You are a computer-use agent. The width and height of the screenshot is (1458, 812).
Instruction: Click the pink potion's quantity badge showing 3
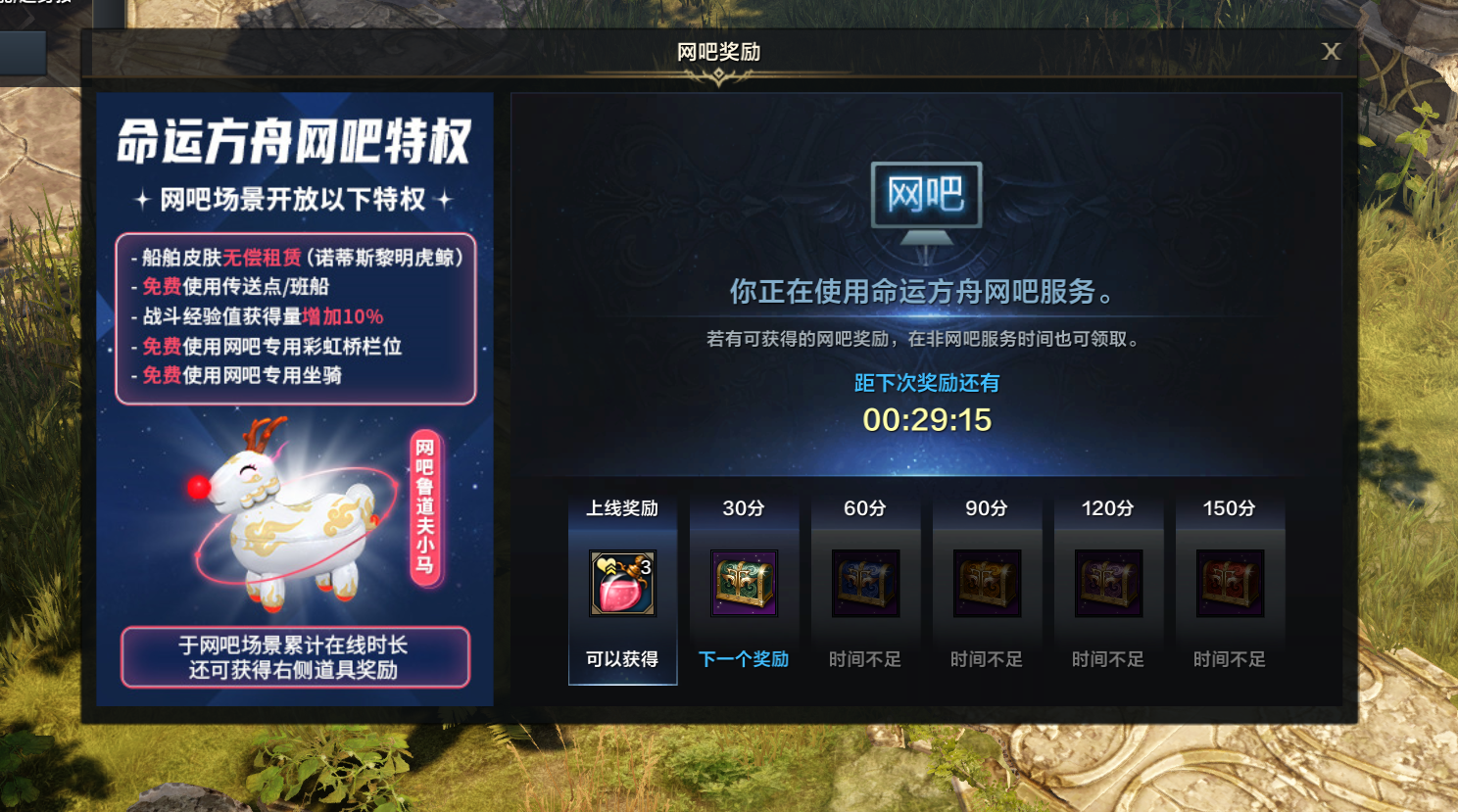[646, 565]
